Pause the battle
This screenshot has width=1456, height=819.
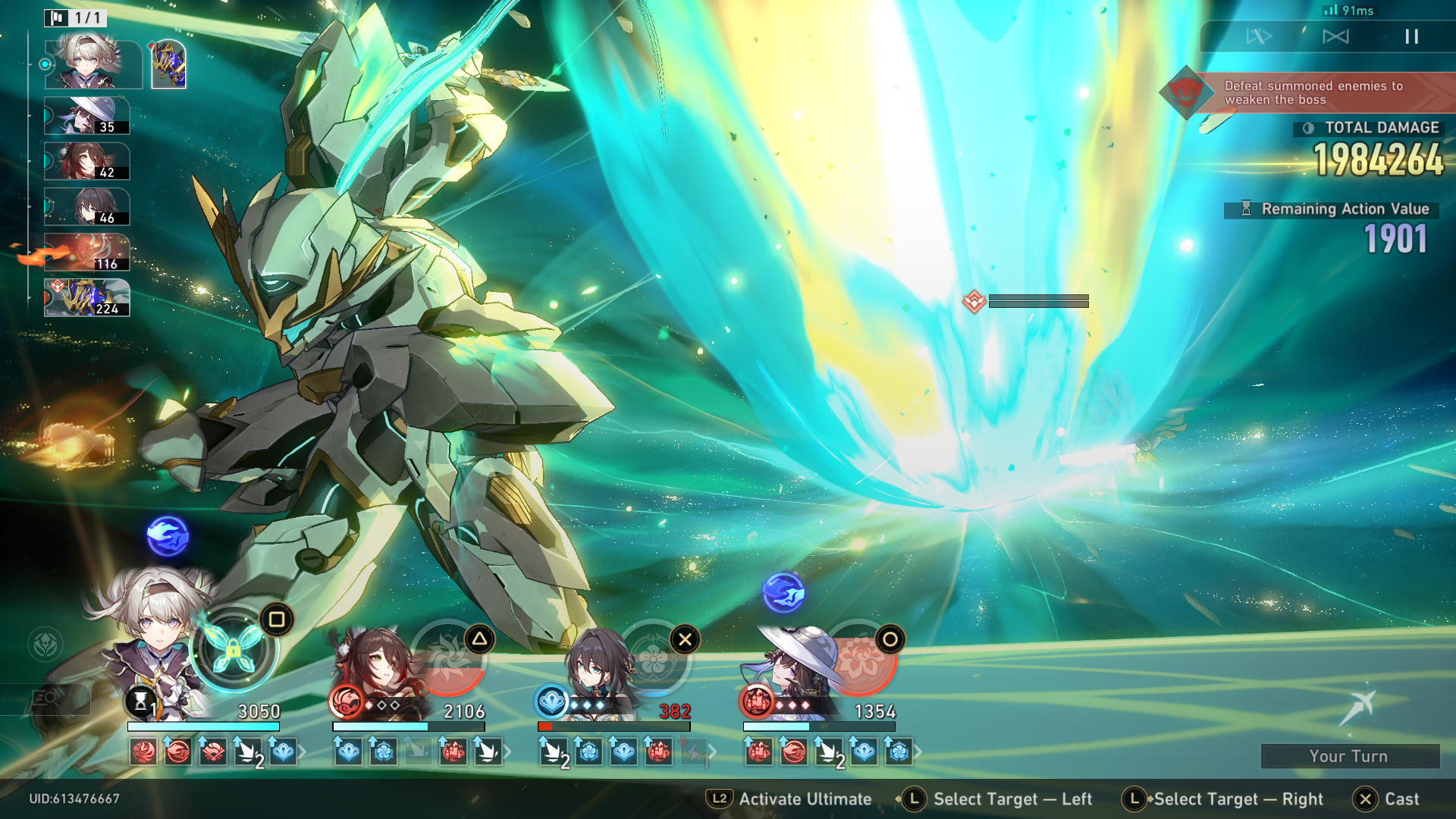point(1411,36)
